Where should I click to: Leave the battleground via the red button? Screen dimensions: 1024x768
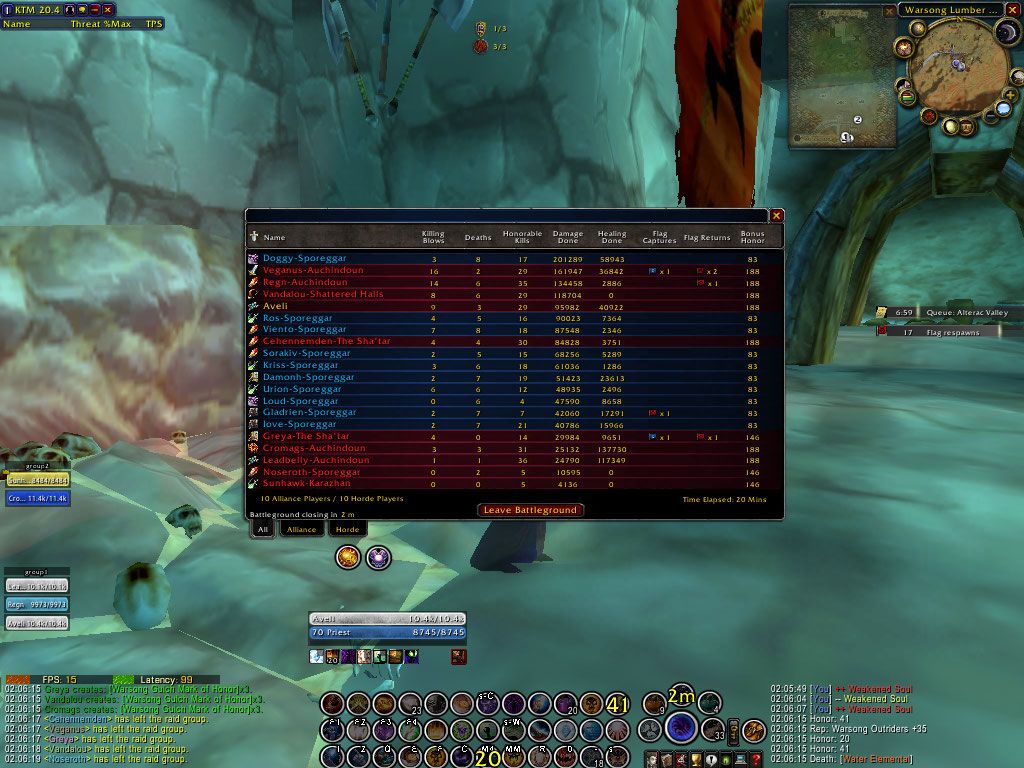point(530,510)
